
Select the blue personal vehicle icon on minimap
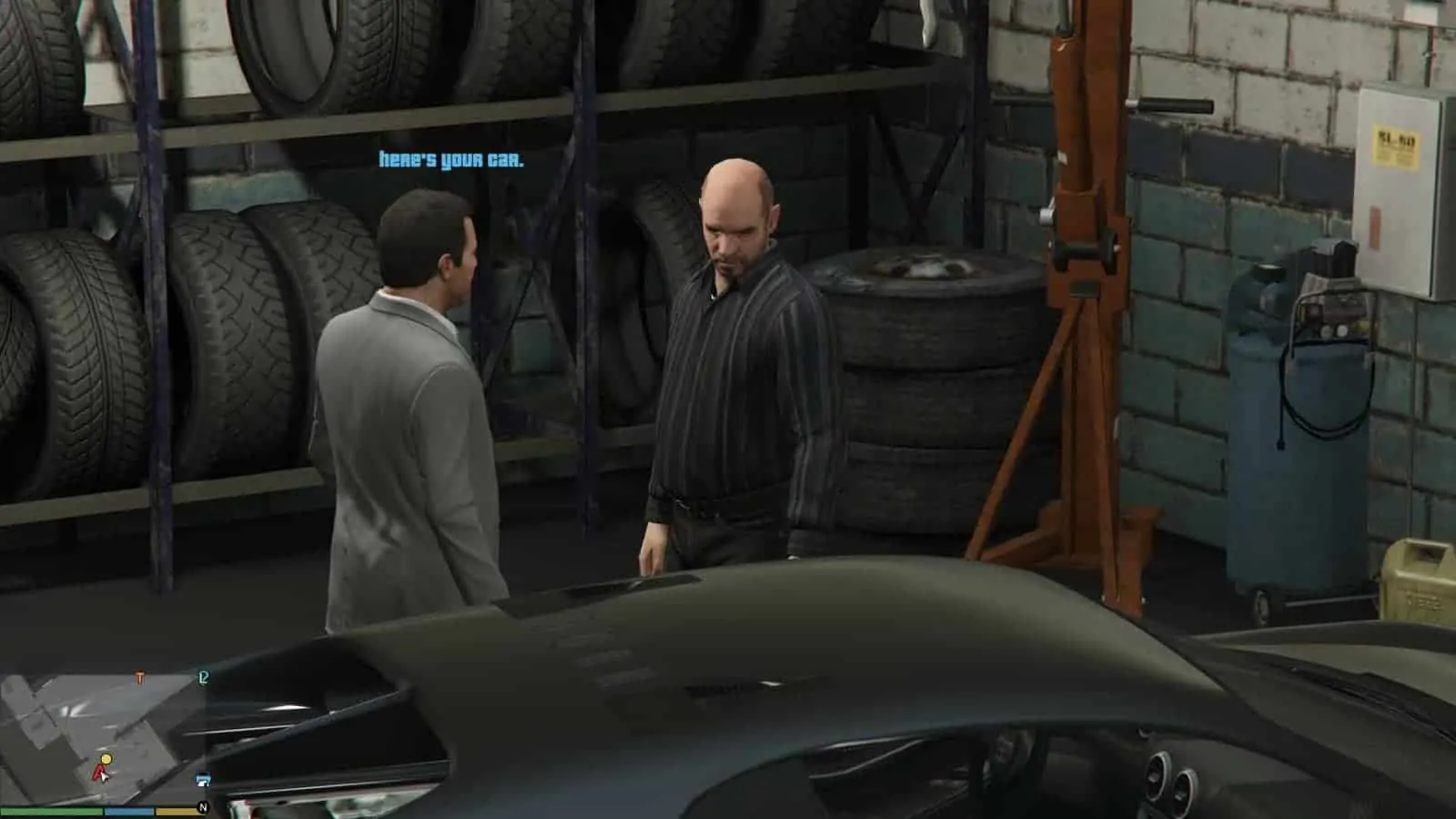pyautogui.click(x=202, y=780)
